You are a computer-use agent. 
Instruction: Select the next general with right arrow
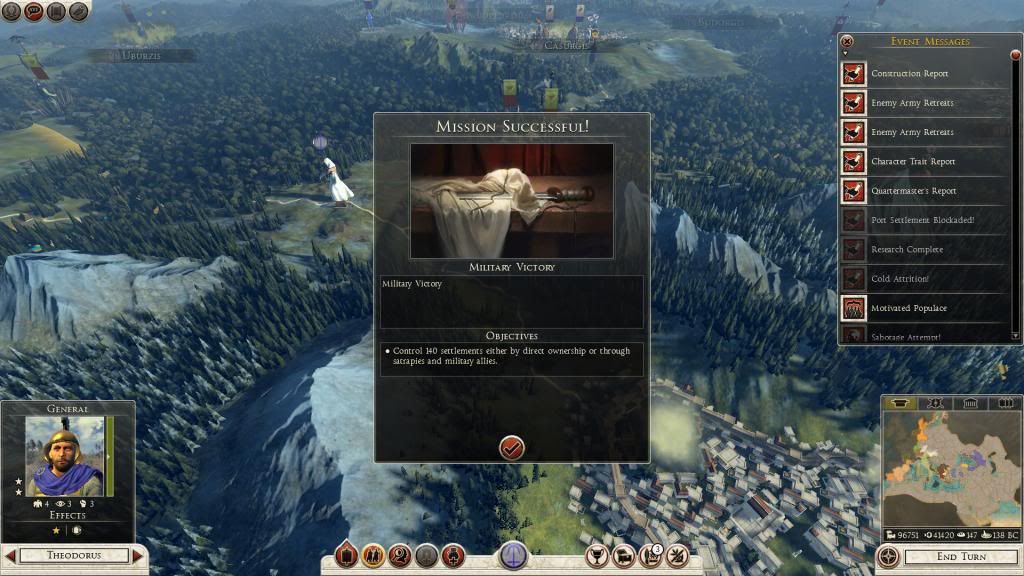pos(138,556)
